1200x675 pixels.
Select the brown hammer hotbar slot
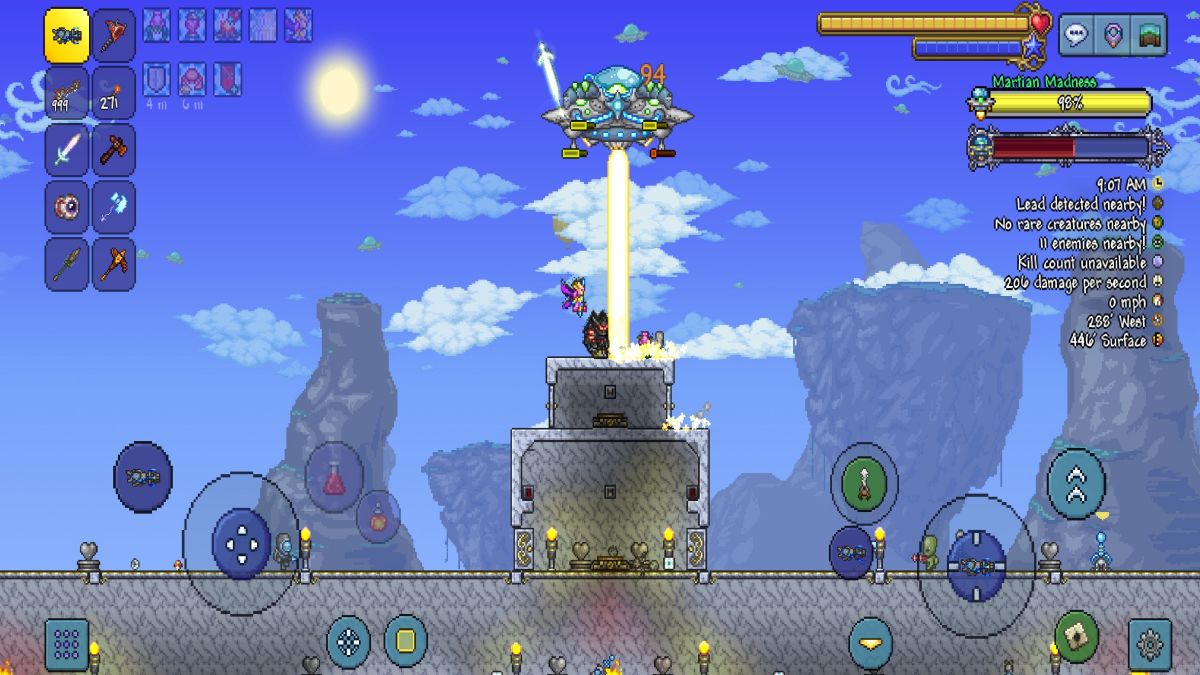click(x=114, y=150)
